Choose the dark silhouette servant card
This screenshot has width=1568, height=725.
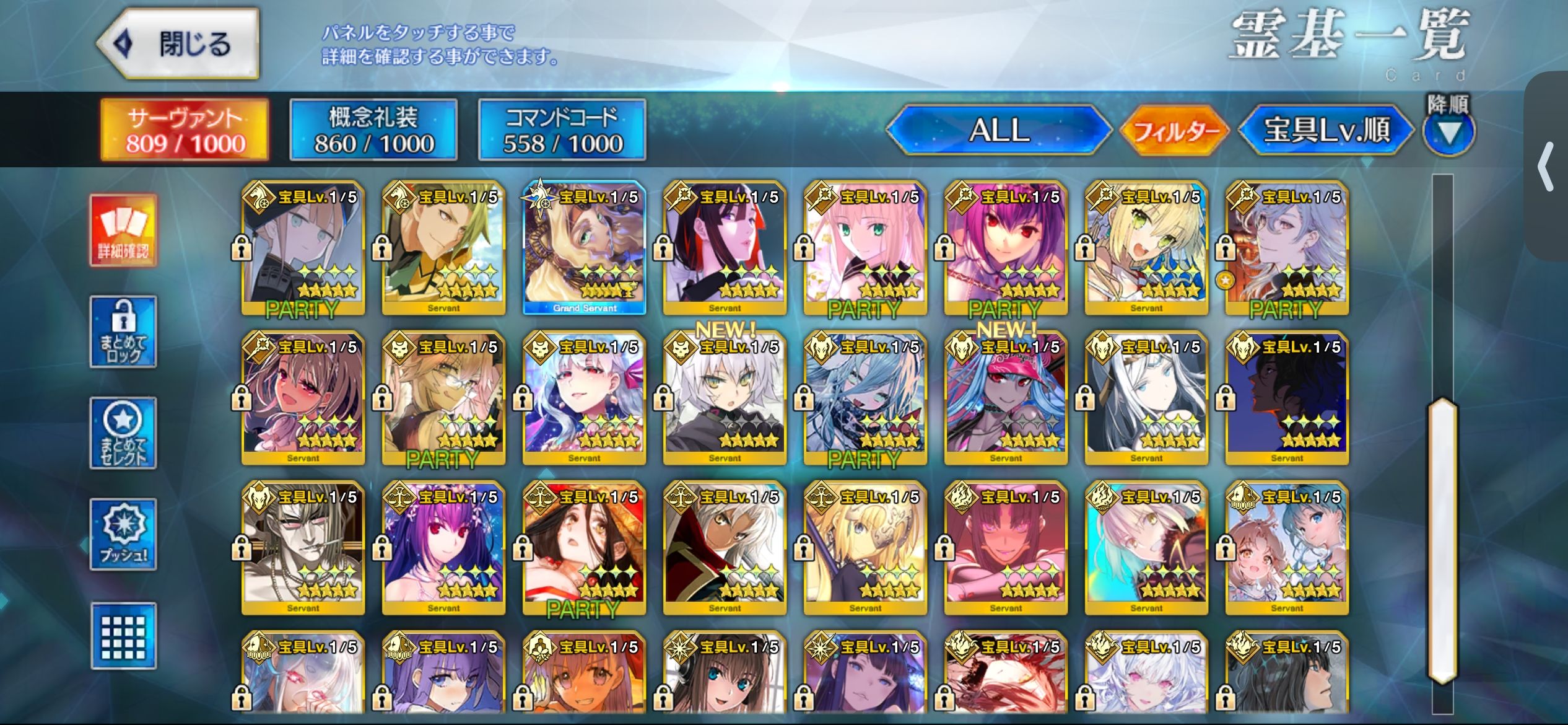coord(1287,398)
